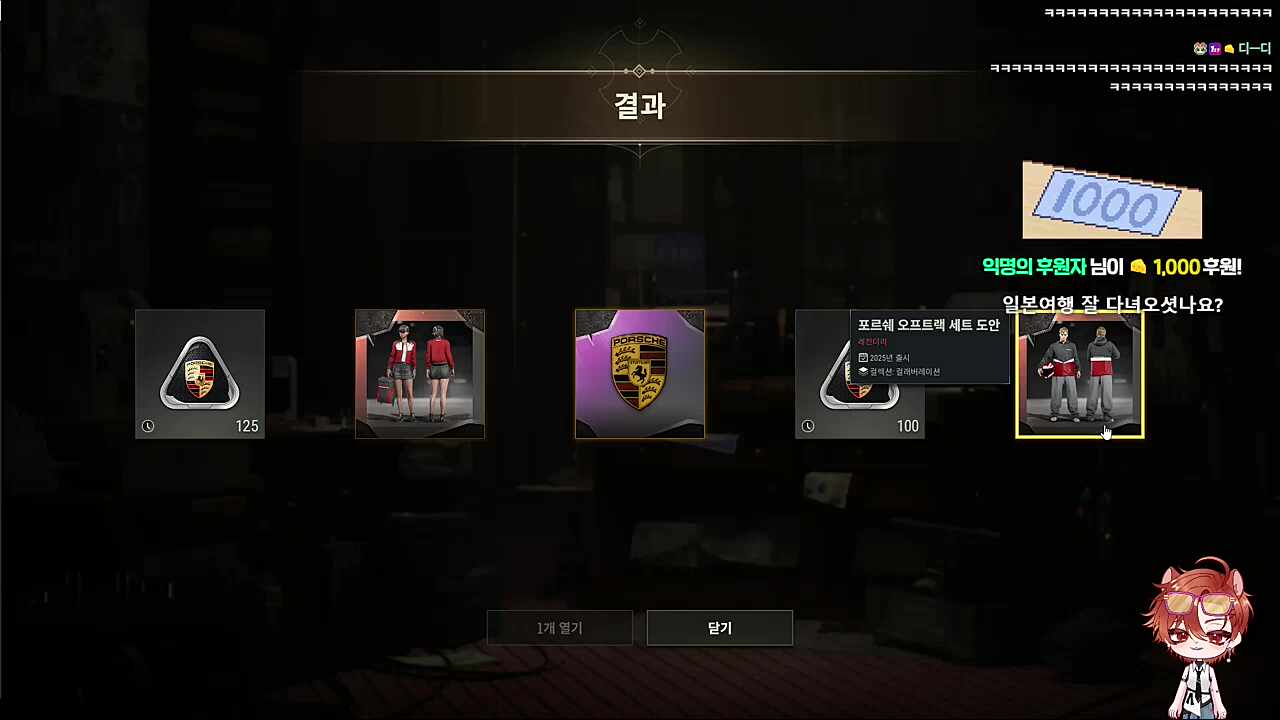Click the collection icon next to 컬래버레이션

coord(863,370)
